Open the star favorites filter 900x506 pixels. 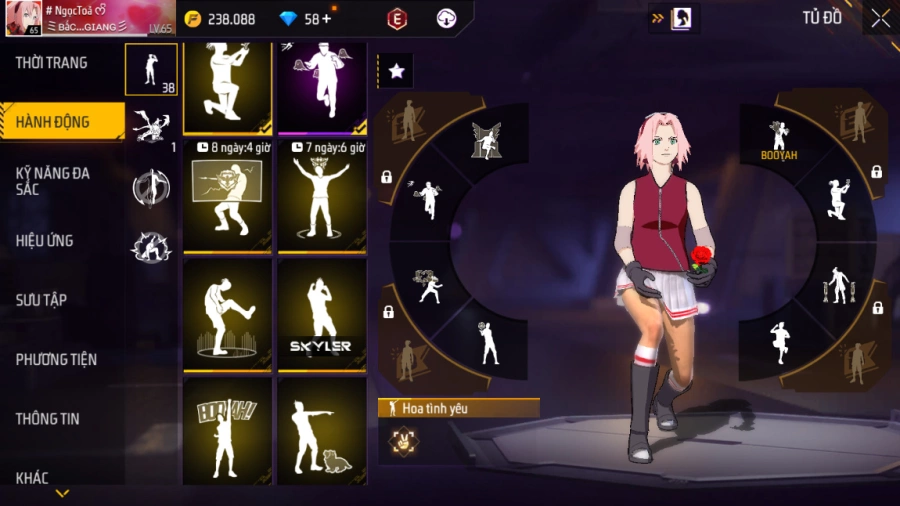[396, 71]
